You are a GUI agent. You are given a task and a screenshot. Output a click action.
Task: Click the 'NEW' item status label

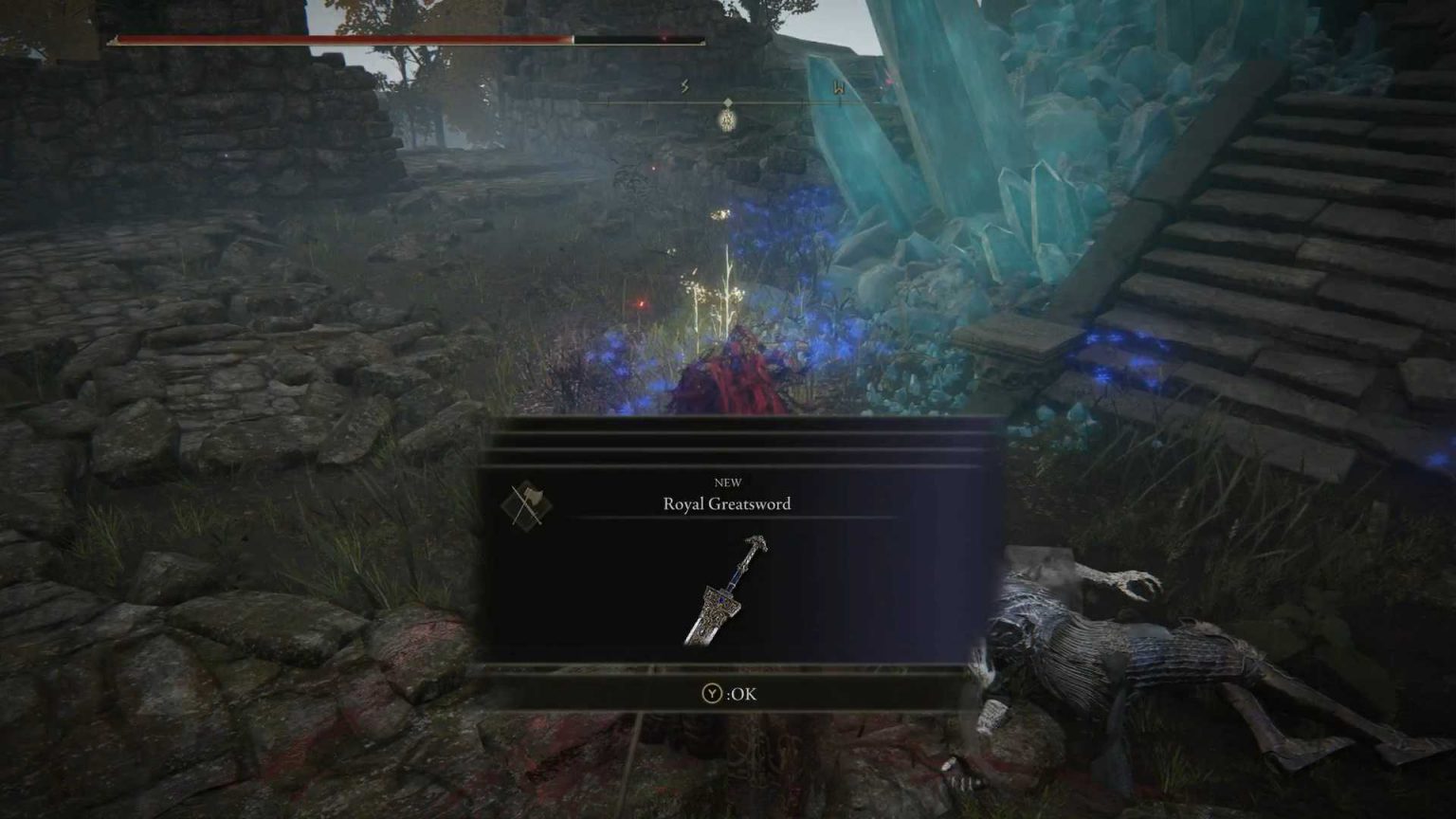727,482
